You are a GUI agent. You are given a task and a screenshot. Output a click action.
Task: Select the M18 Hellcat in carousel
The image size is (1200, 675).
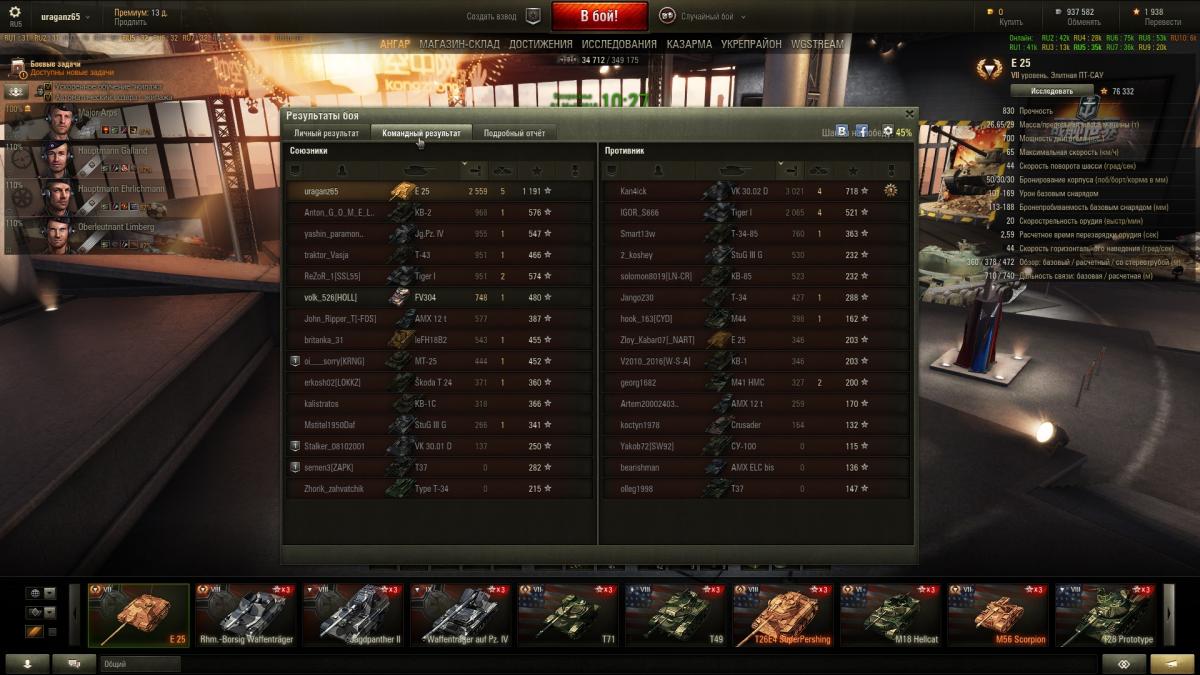888,615
